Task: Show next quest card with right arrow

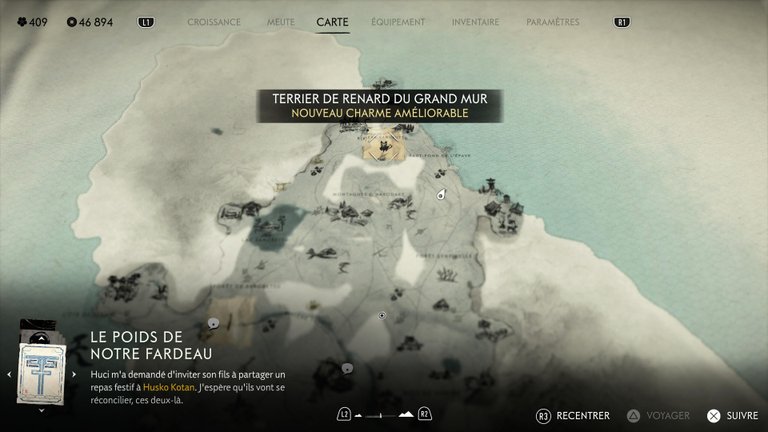Action: pos(74,374)
